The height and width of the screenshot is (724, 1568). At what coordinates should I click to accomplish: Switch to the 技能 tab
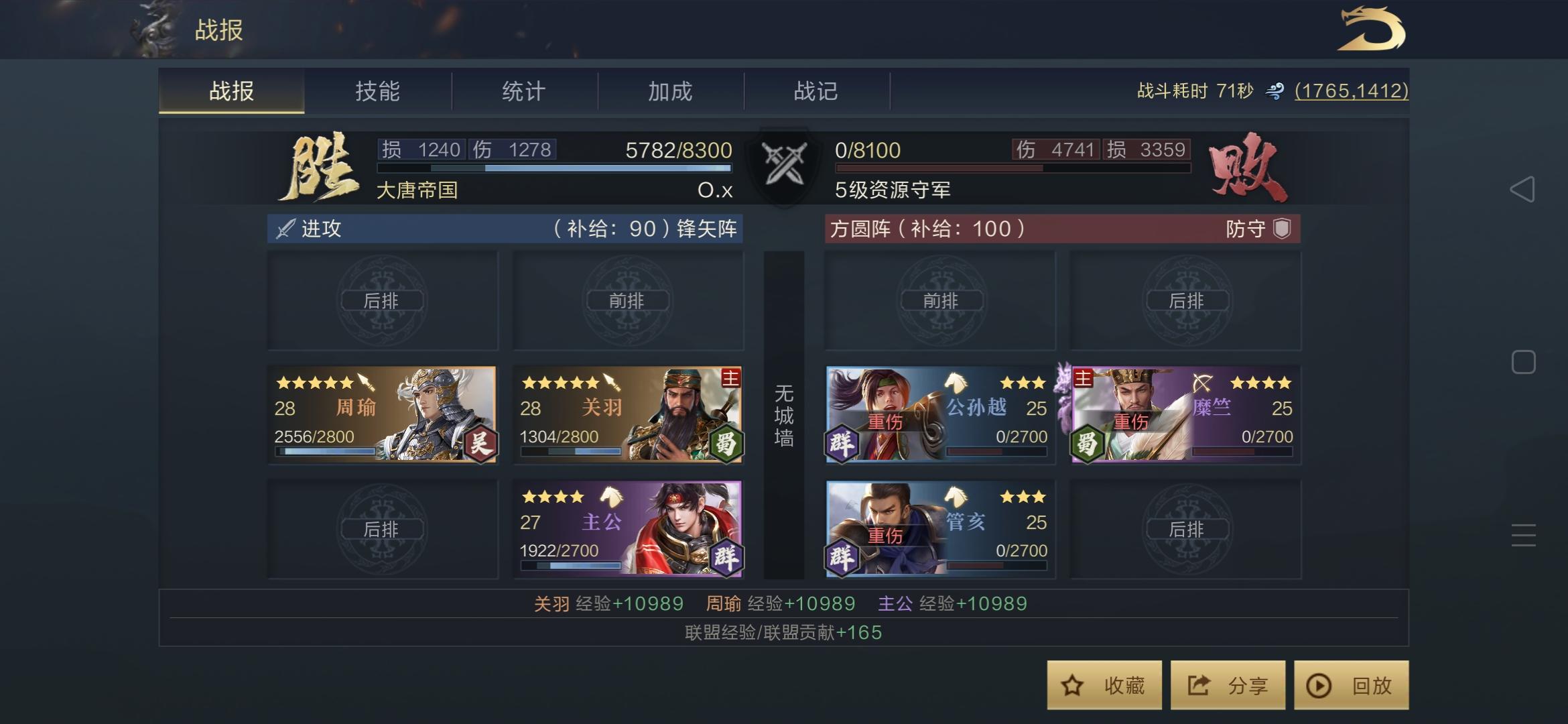pyautogui.click(x=379, y=91)
